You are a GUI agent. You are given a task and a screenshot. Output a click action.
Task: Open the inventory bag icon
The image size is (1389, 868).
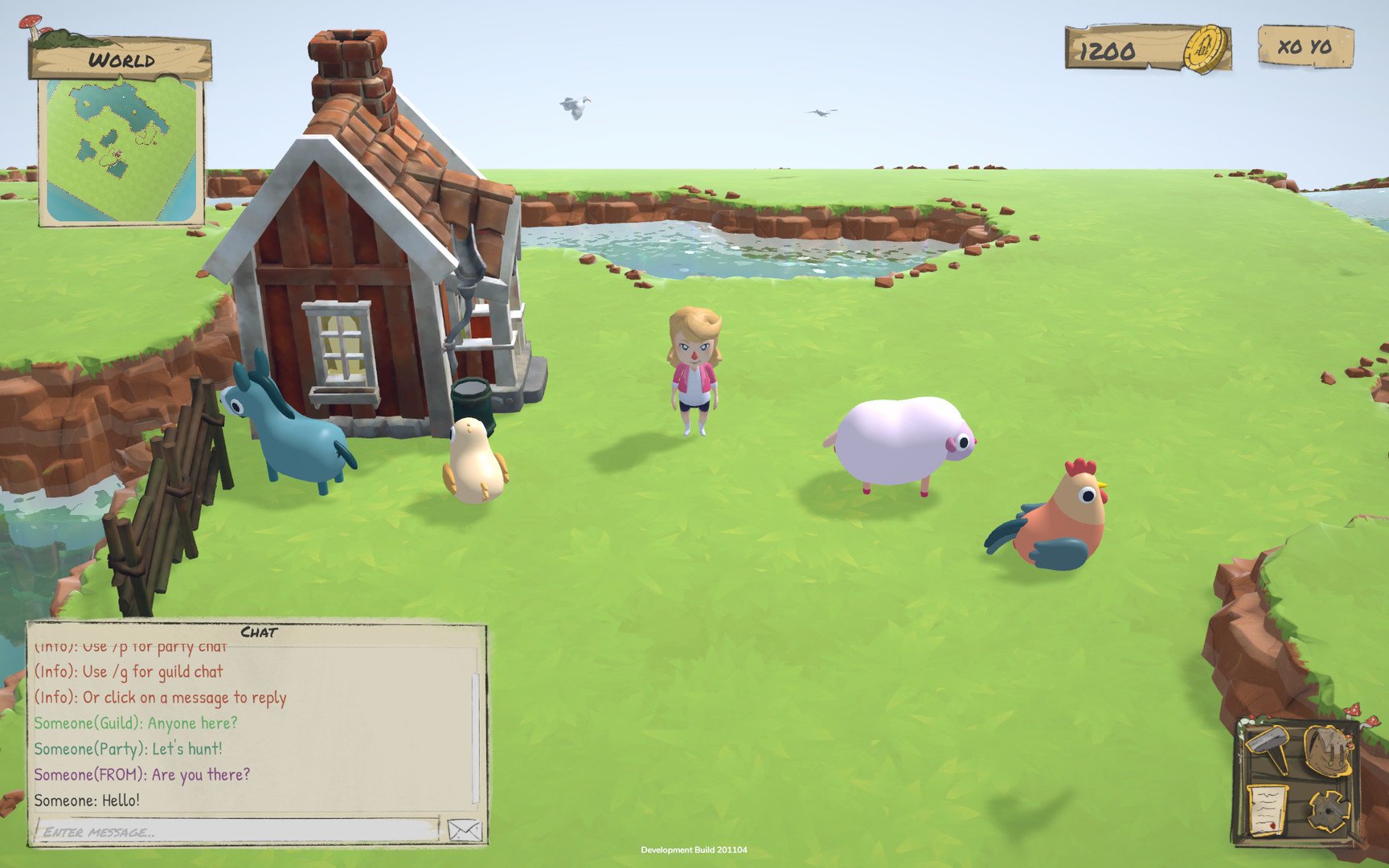[x=1327, y=749]
